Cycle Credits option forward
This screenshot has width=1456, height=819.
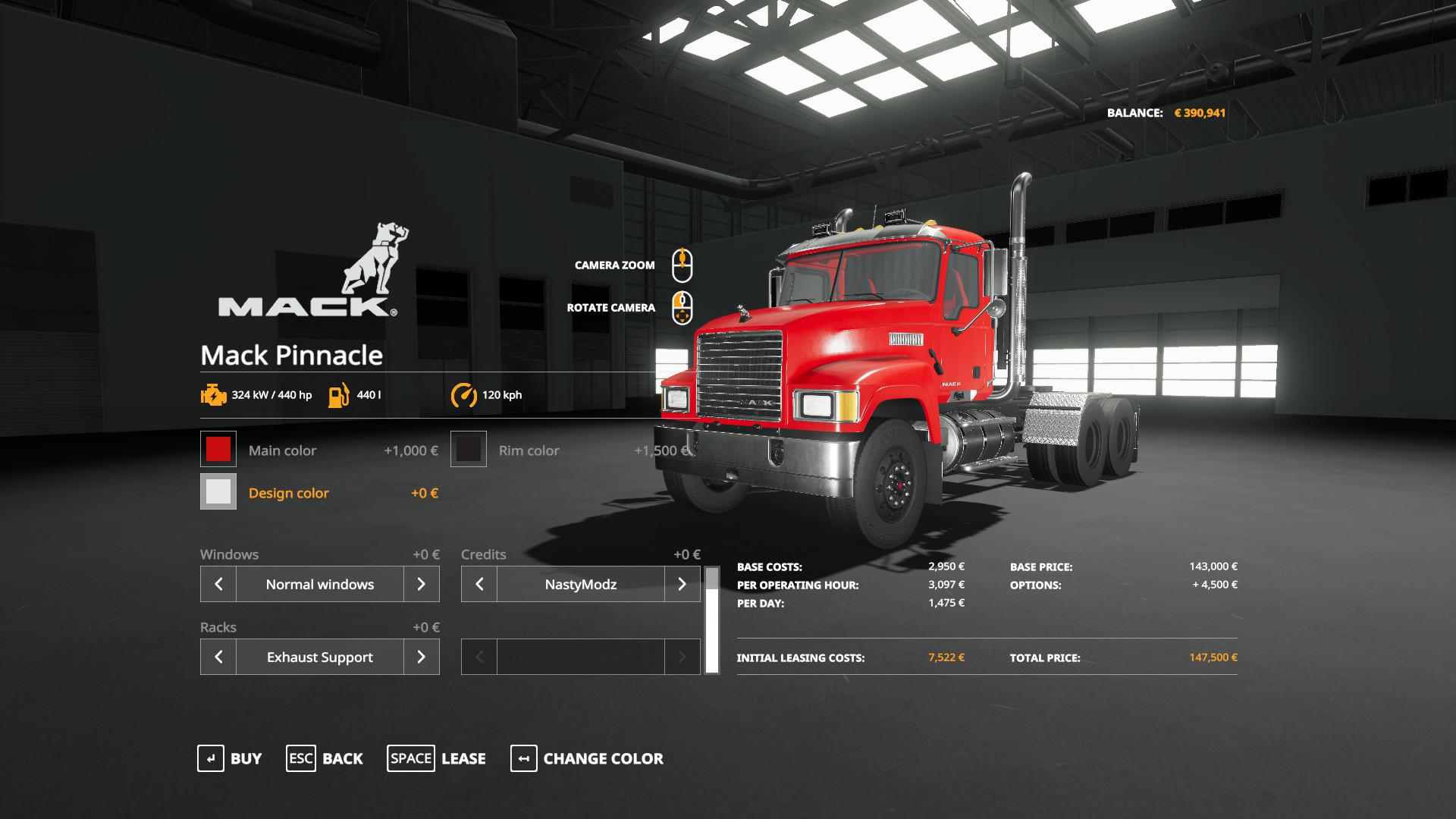point(682,584)
